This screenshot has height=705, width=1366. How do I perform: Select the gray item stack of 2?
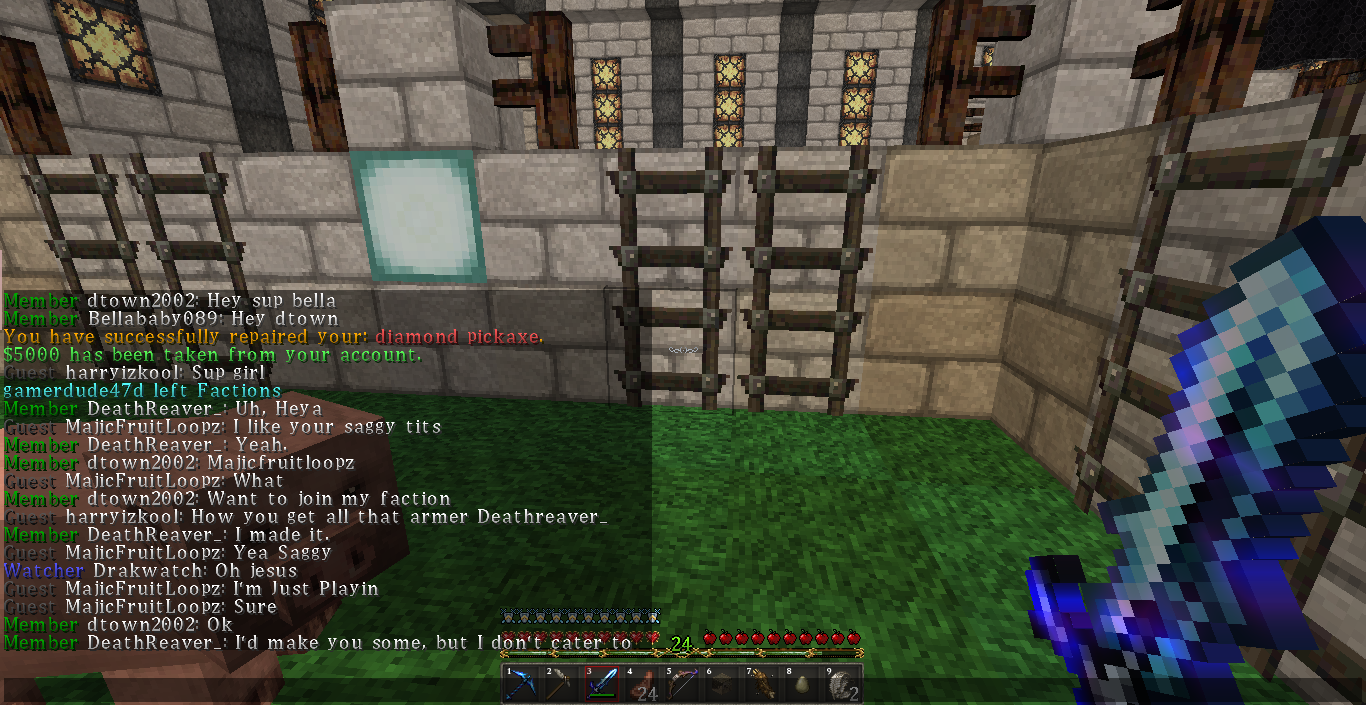842,685
